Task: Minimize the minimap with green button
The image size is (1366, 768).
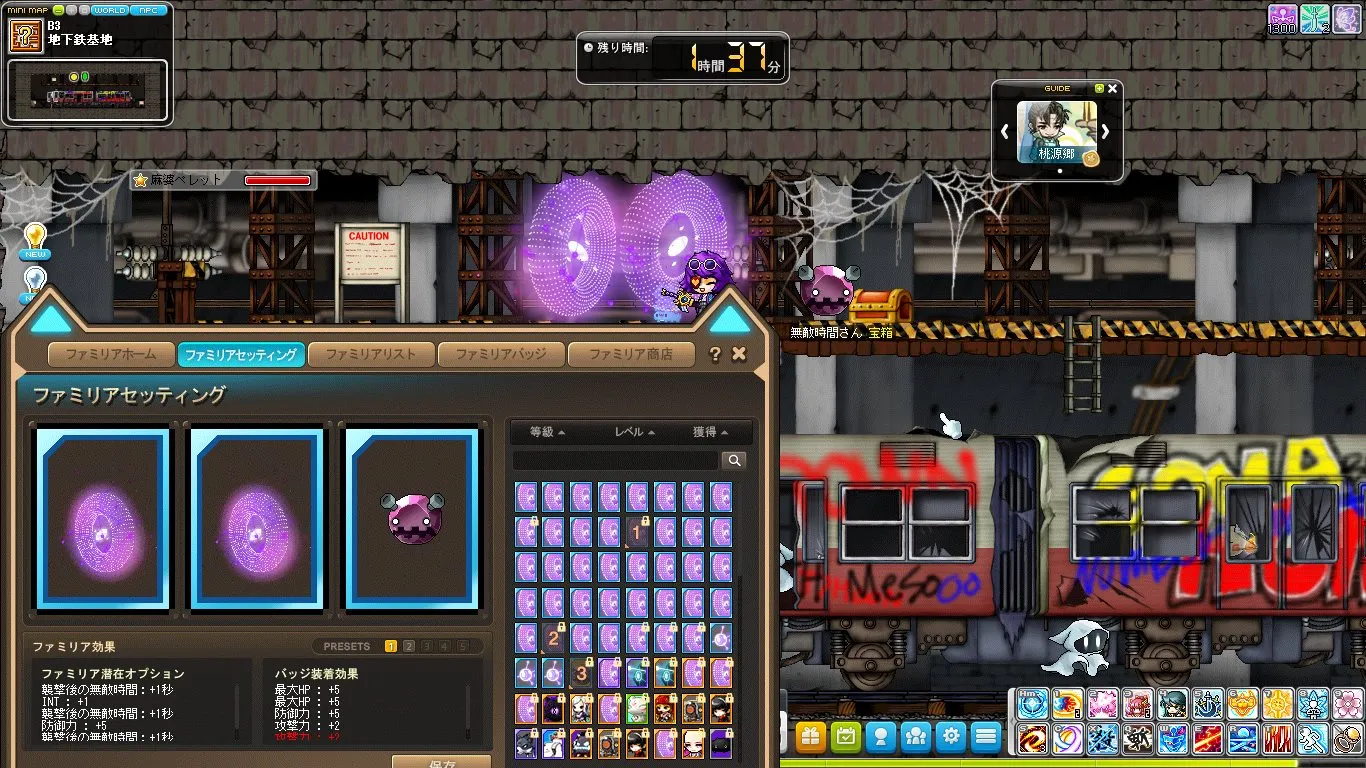Action: pos(57,10)
